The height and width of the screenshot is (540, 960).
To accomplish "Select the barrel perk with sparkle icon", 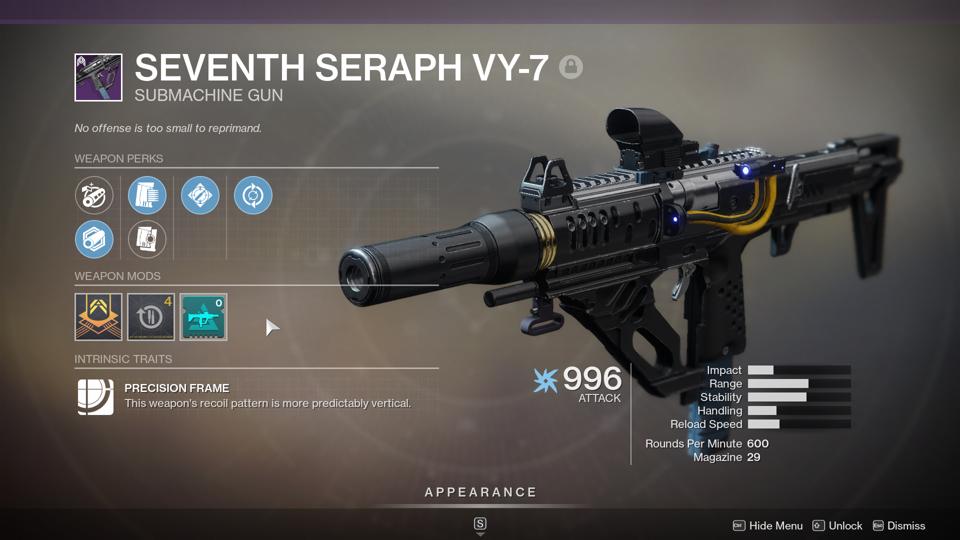I will (x=94, y=195).
